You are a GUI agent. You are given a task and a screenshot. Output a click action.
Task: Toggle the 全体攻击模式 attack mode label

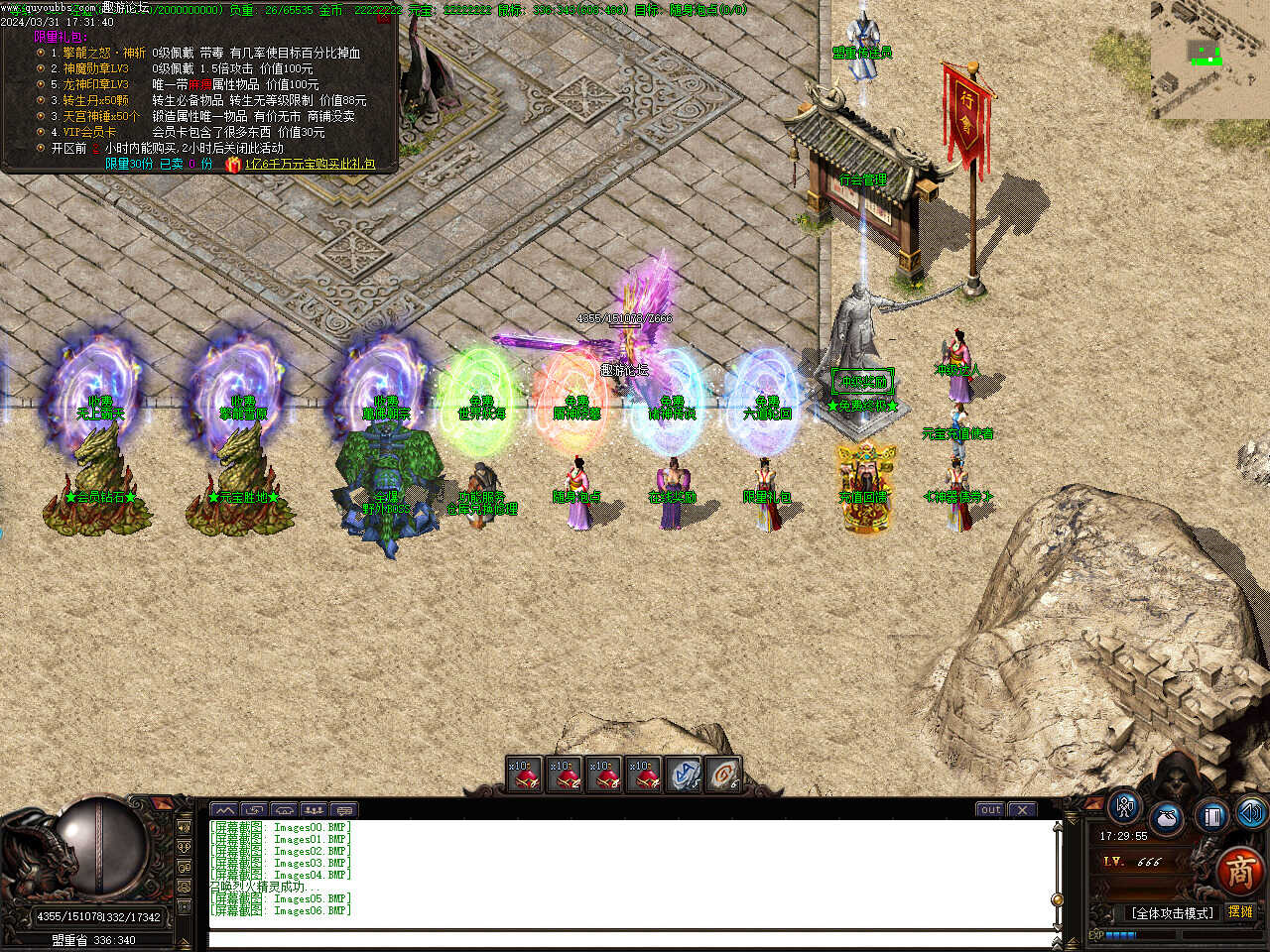[1172, 912]
